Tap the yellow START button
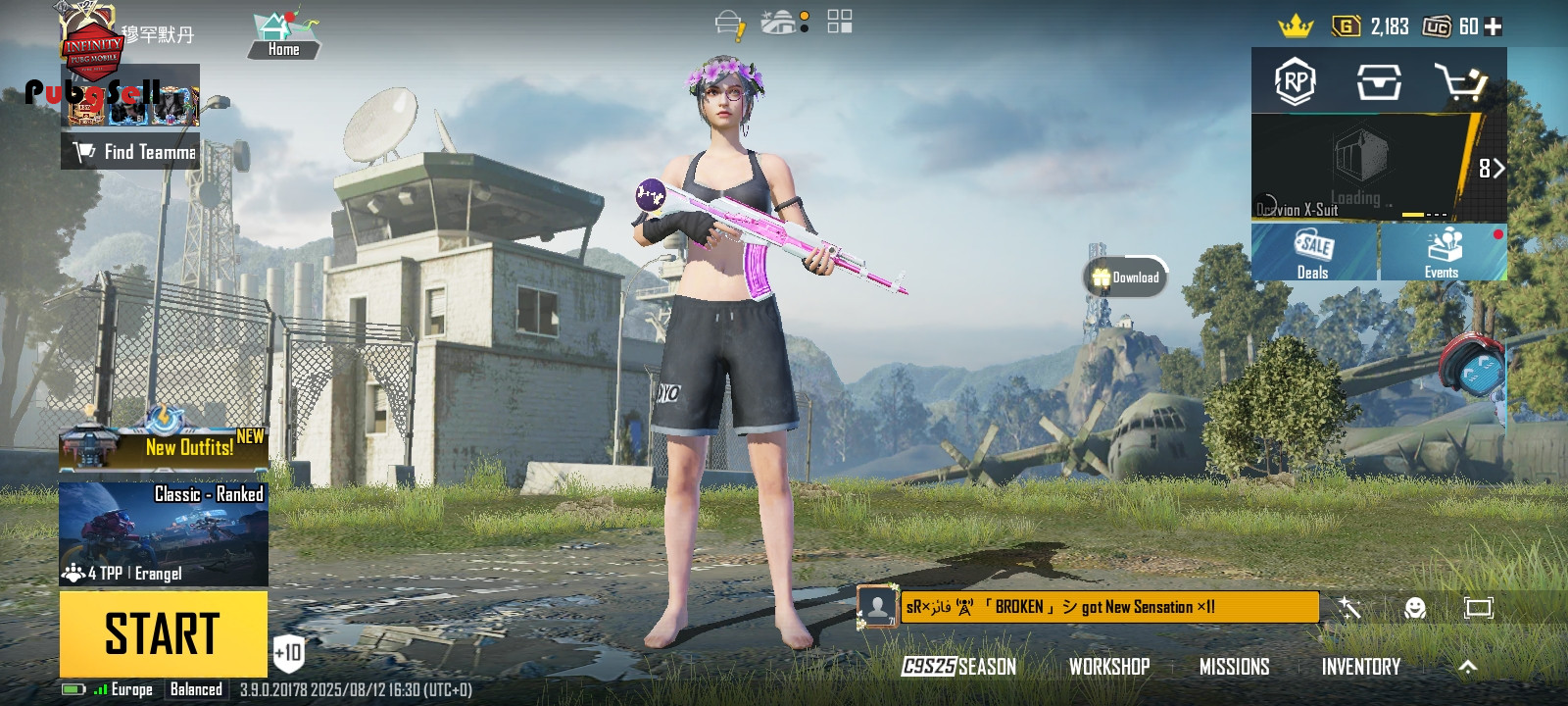 163,633
